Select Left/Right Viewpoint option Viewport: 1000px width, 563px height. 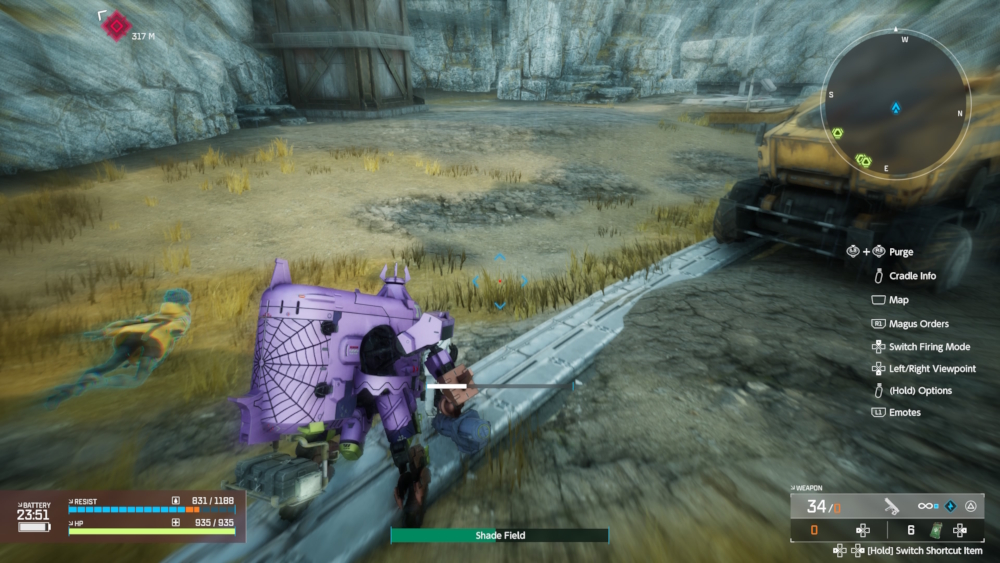point(932,369)
